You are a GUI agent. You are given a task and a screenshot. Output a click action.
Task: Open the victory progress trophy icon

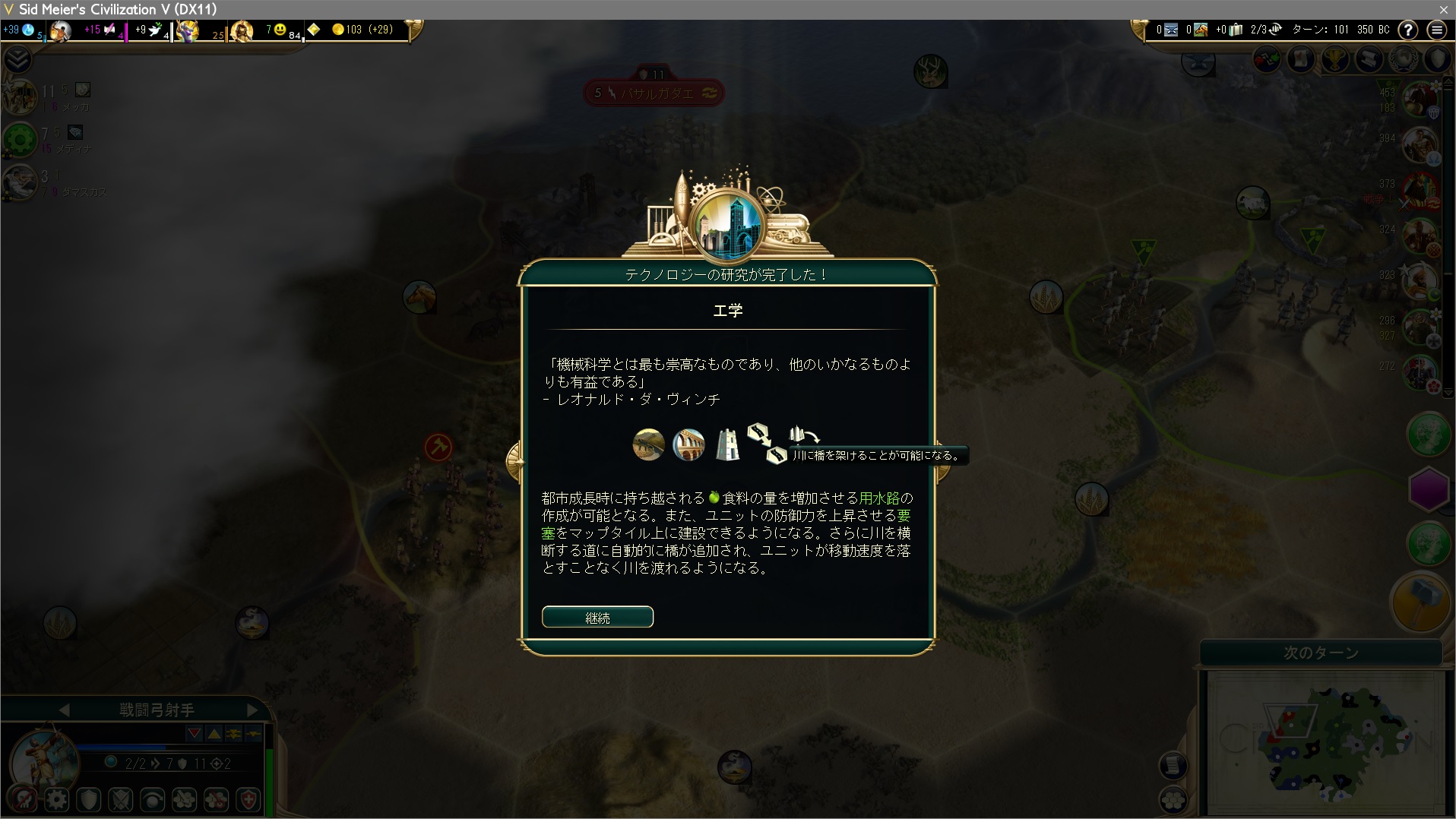point(1335,58)
